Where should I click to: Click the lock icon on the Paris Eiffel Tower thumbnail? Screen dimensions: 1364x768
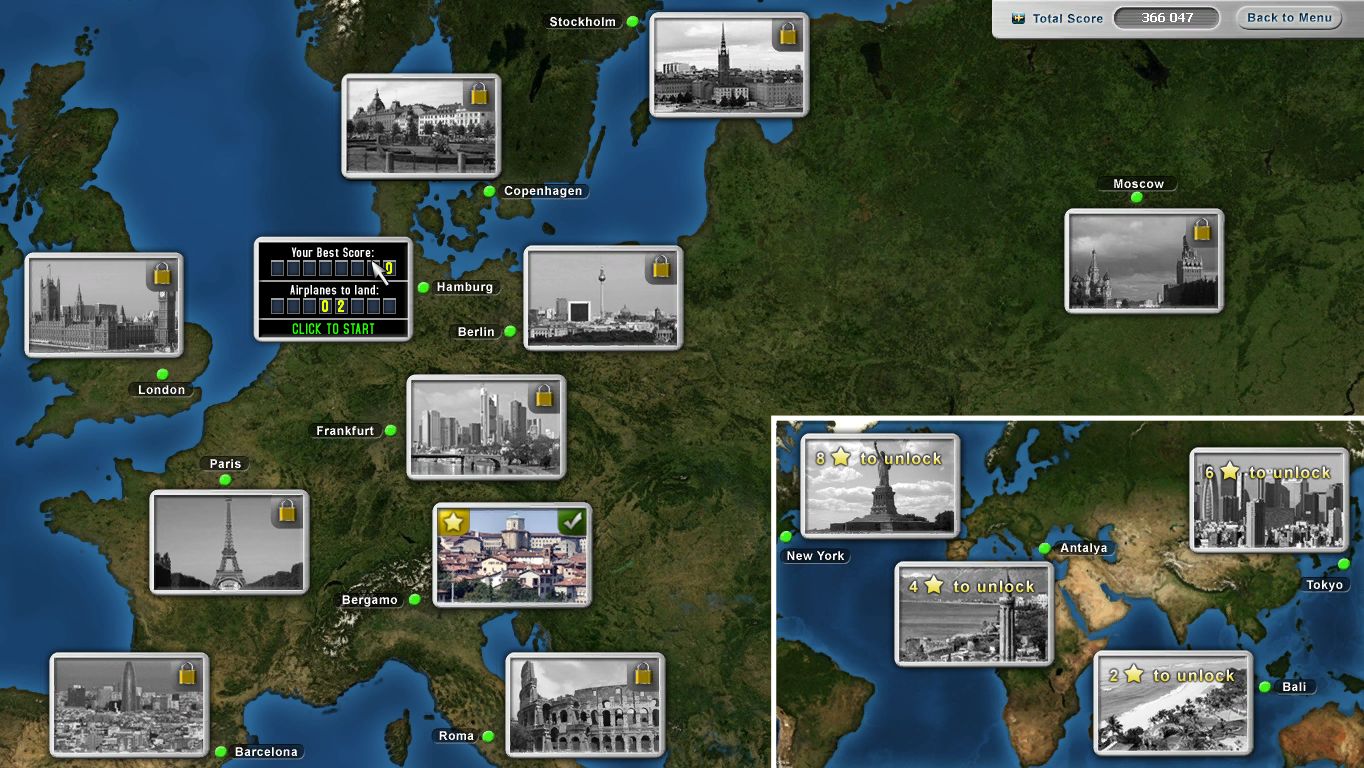tap(287, 512)
